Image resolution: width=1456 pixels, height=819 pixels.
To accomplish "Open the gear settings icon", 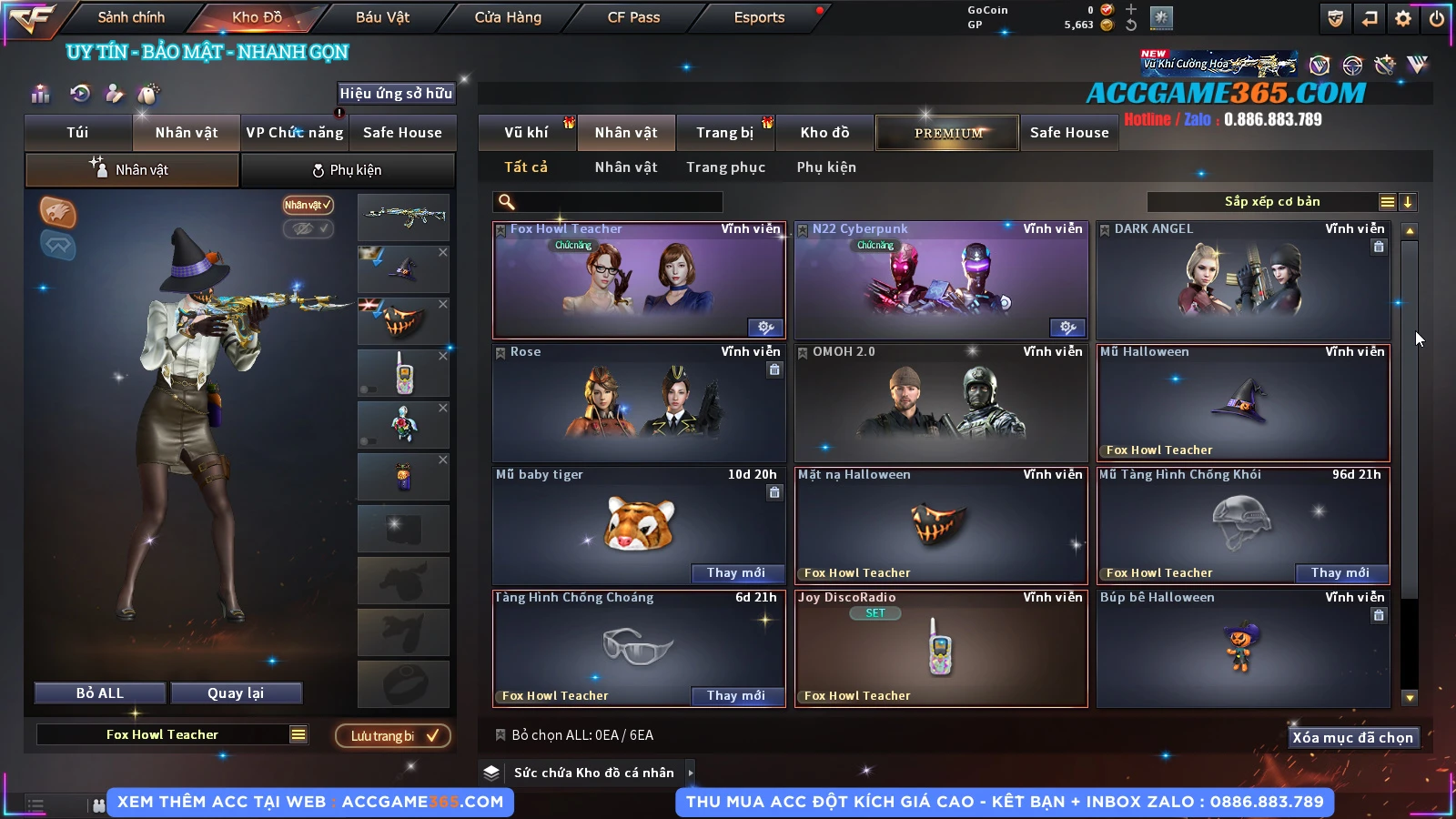I will (1403, 18).
